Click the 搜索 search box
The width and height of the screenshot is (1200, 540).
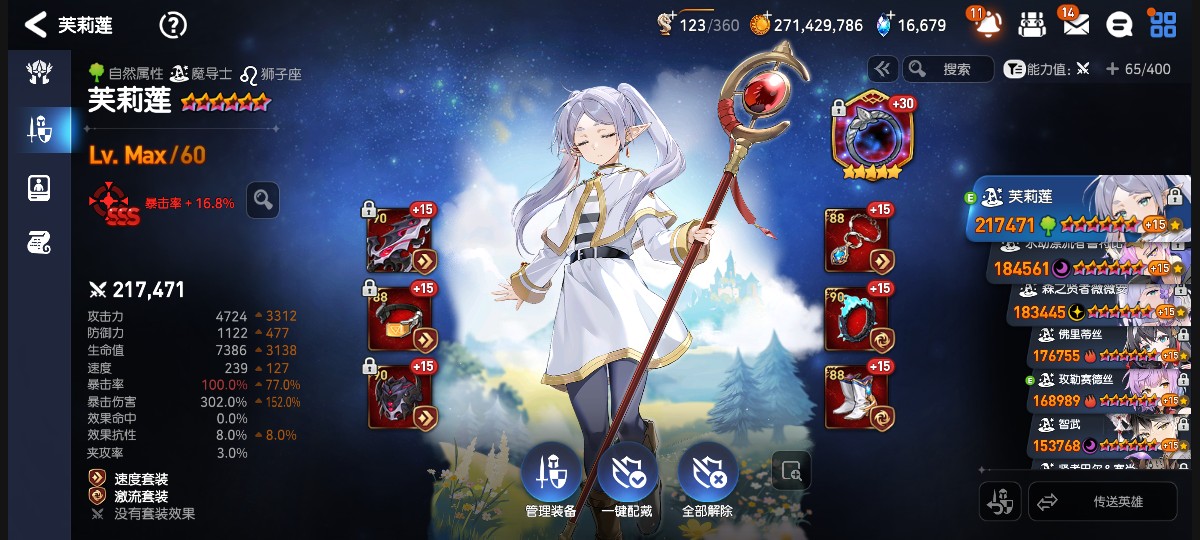pos(948,69)
